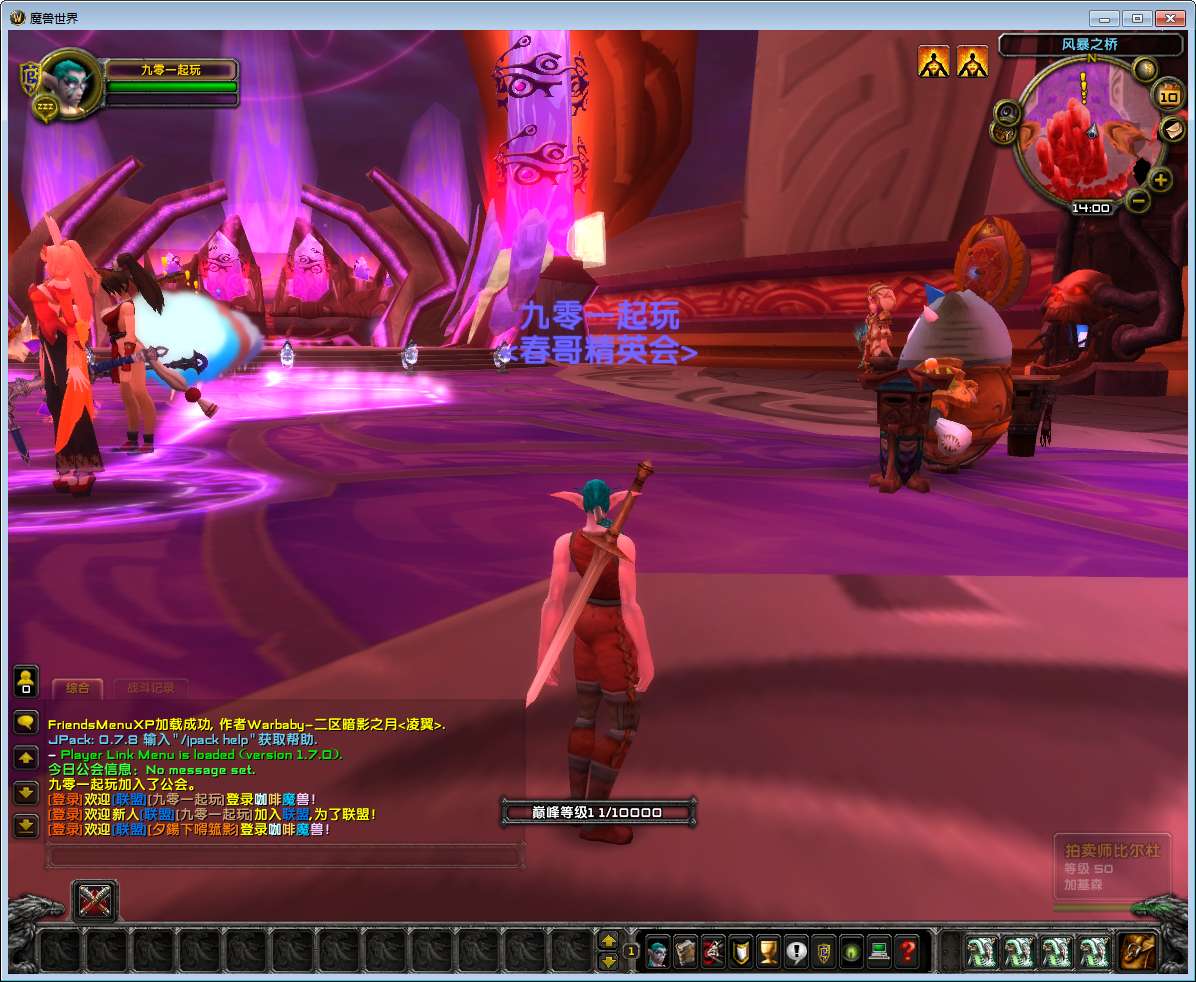Screen dimensions: 1196x982
Task: Open the spellbook micro button
Action: tap(685, 951)
